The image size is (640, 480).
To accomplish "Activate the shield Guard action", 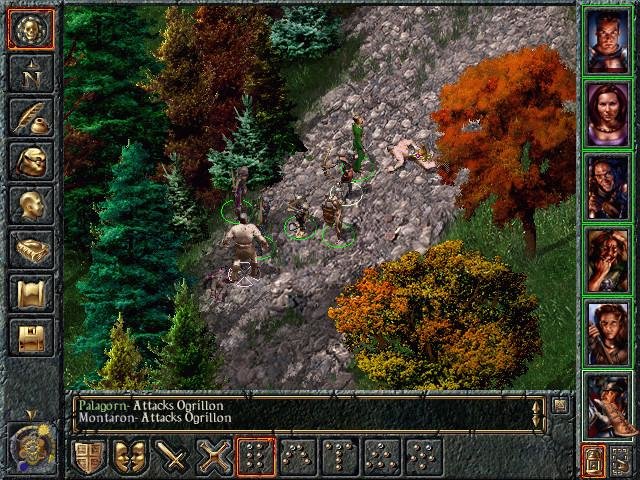I will (x=88, y=457).
